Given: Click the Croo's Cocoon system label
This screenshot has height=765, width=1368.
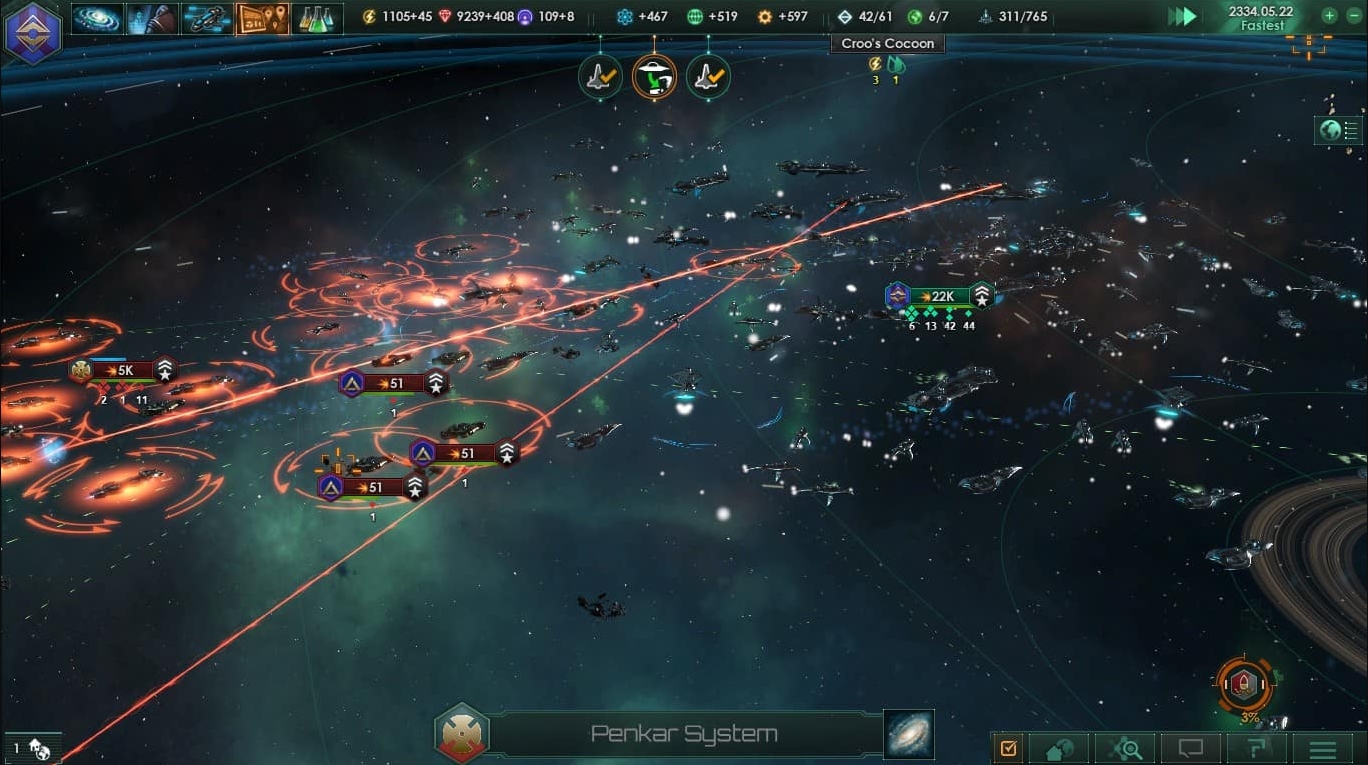Looking at the screenshot, I should [887, 43].
